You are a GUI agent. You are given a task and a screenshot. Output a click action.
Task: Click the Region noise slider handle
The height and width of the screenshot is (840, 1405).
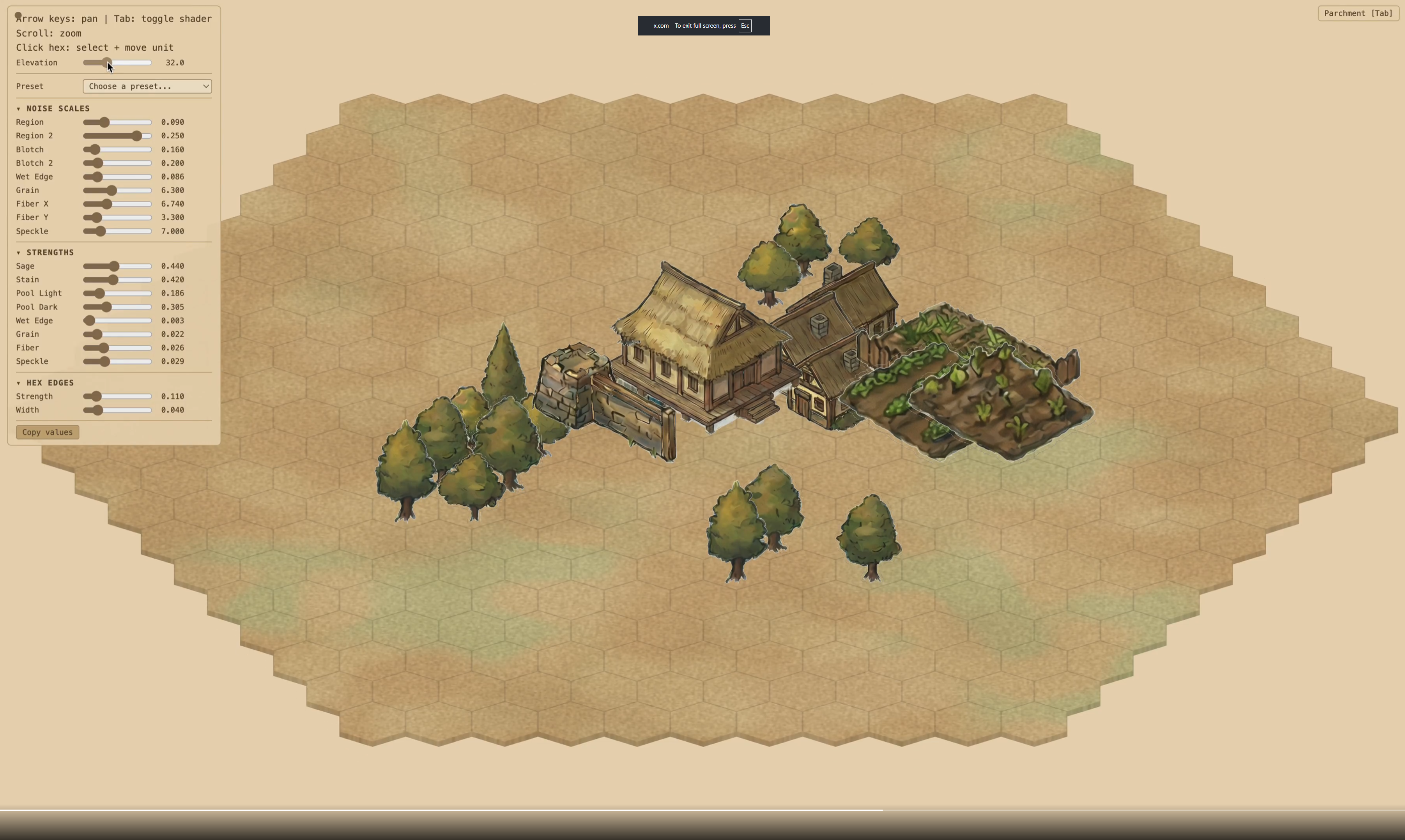tap(105, 122)
